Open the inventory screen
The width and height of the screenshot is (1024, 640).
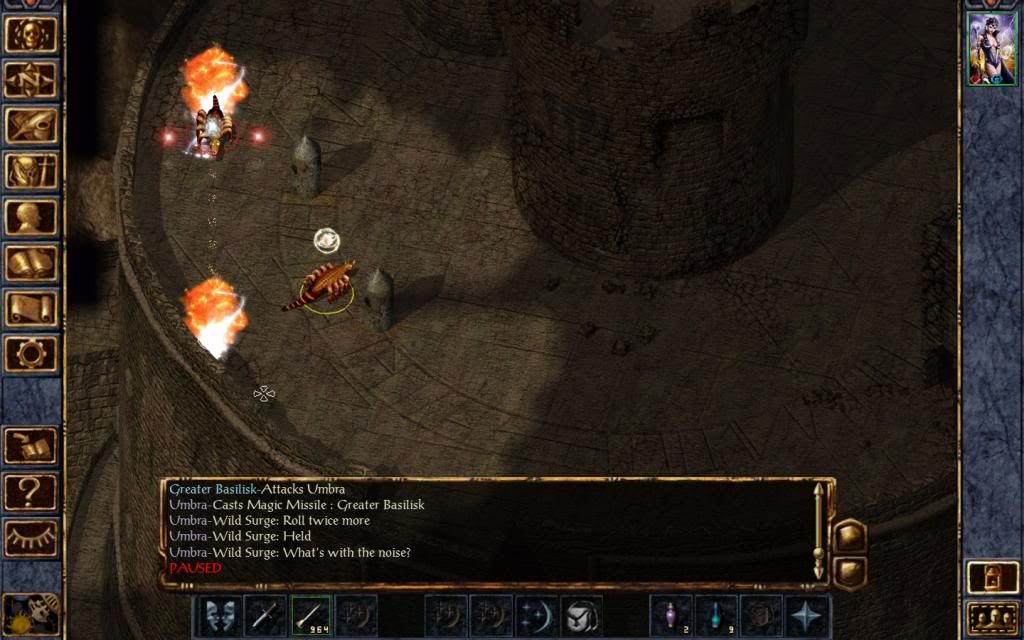click(x=31, y=171)
